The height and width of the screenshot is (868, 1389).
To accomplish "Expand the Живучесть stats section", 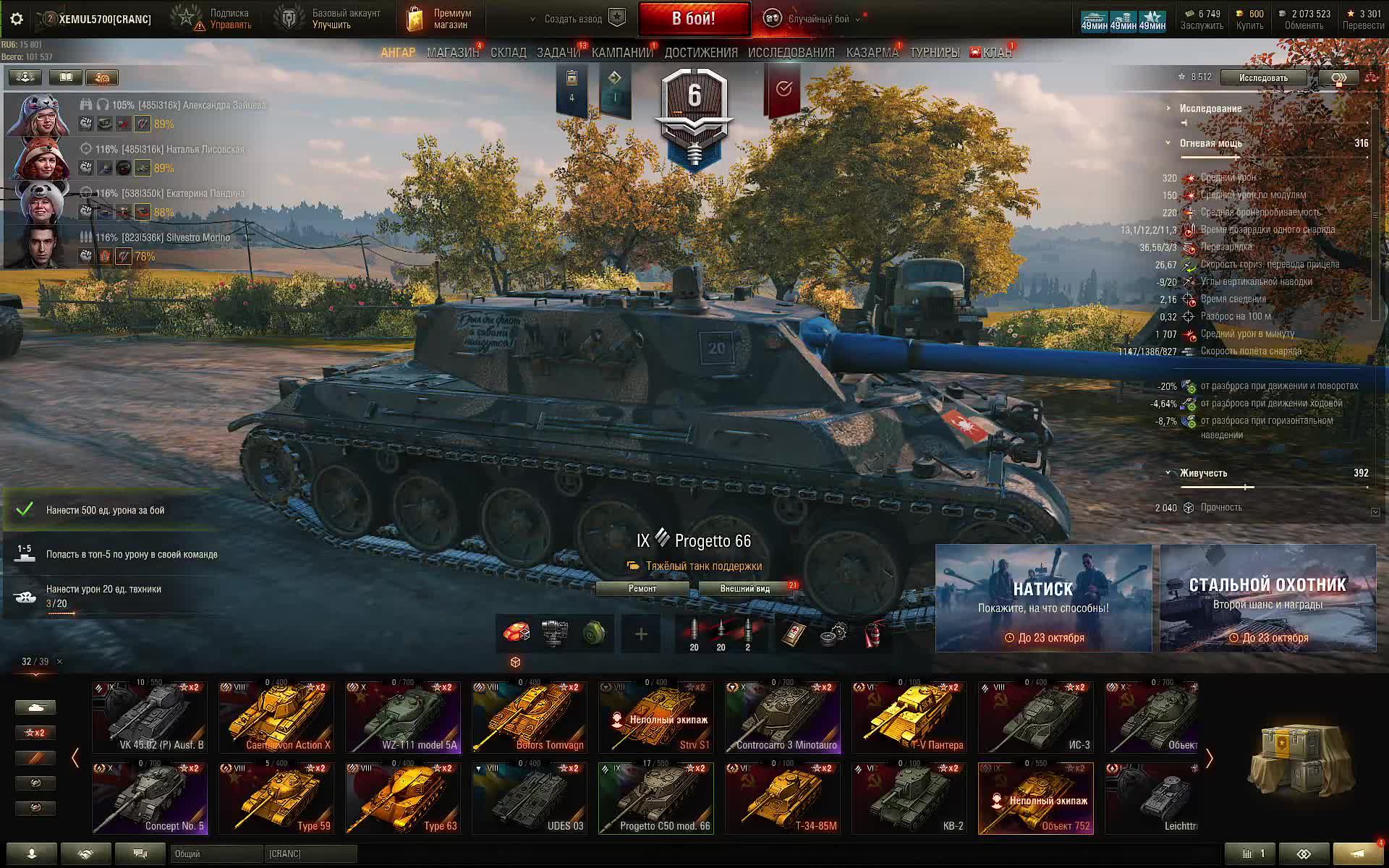I will point(1203,473).
